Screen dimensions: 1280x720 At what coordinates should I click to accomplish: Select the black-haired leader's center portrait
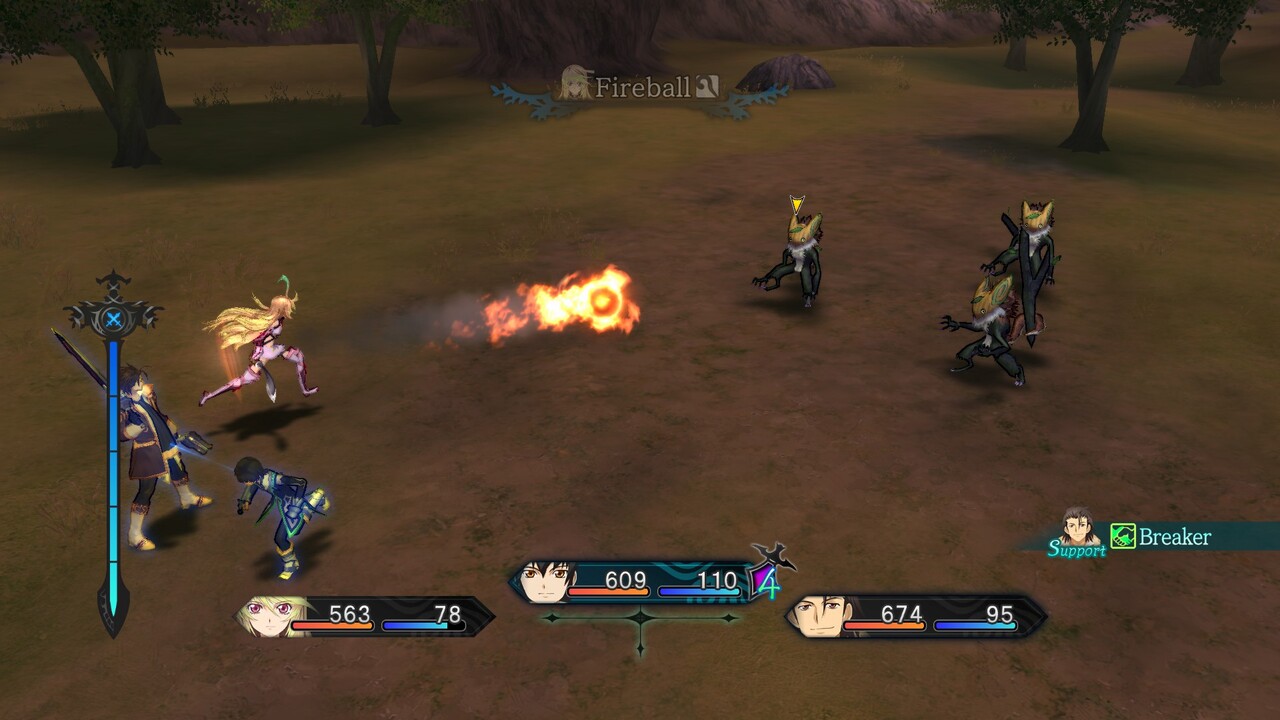coord(545,581)
